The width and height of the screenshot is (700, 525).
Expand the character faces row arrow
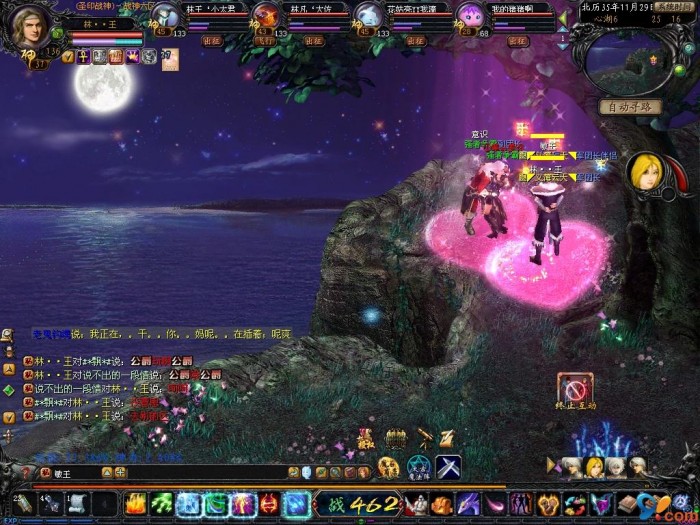click(x=552, y=465)
